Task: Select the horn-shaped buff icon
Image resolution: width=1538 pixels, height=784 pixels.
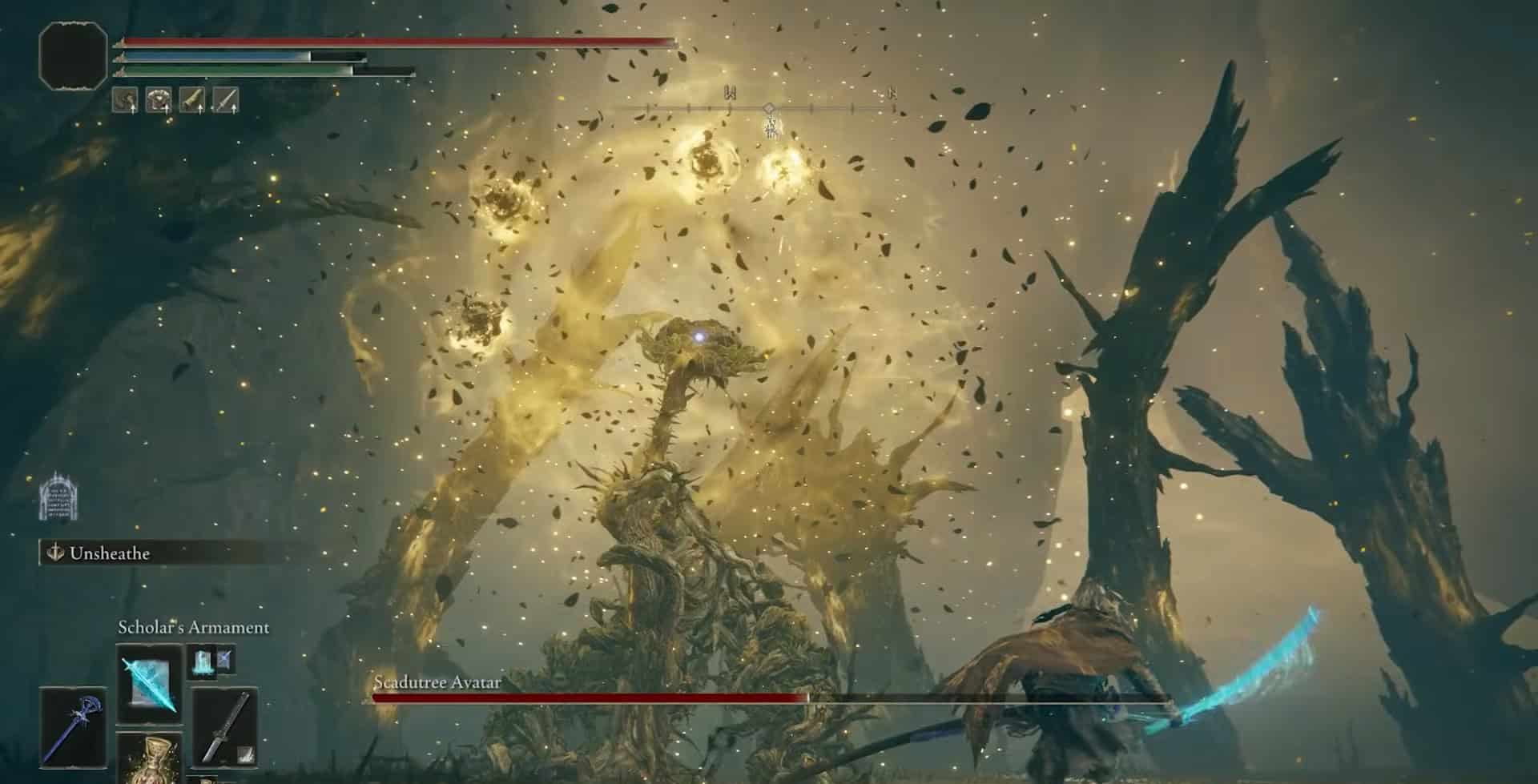Action: [192, 100]
